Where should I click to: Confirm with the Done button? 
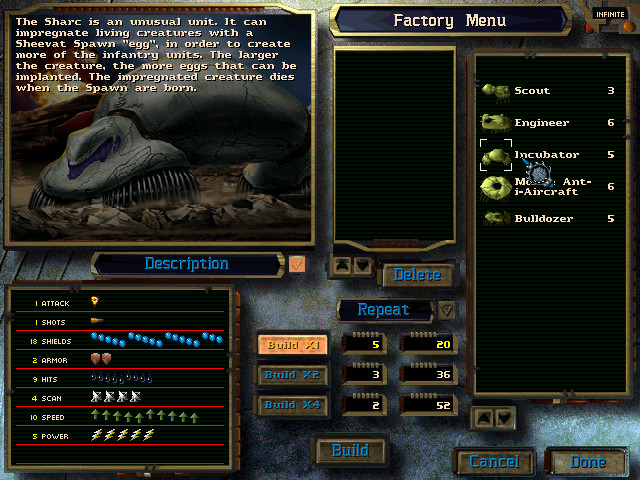pyautogui.click(x=587, y=462)
